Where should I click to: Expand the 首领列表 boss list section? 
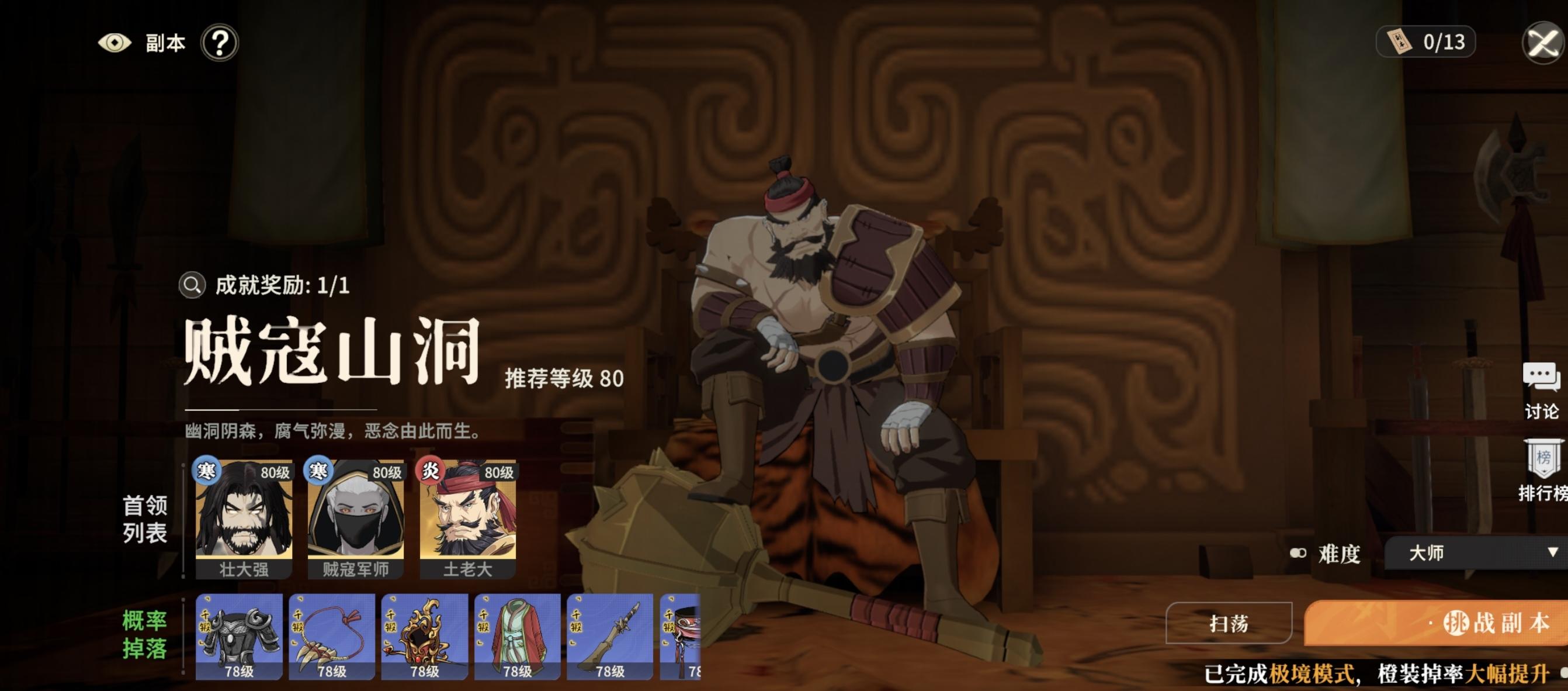coord(146,518)
